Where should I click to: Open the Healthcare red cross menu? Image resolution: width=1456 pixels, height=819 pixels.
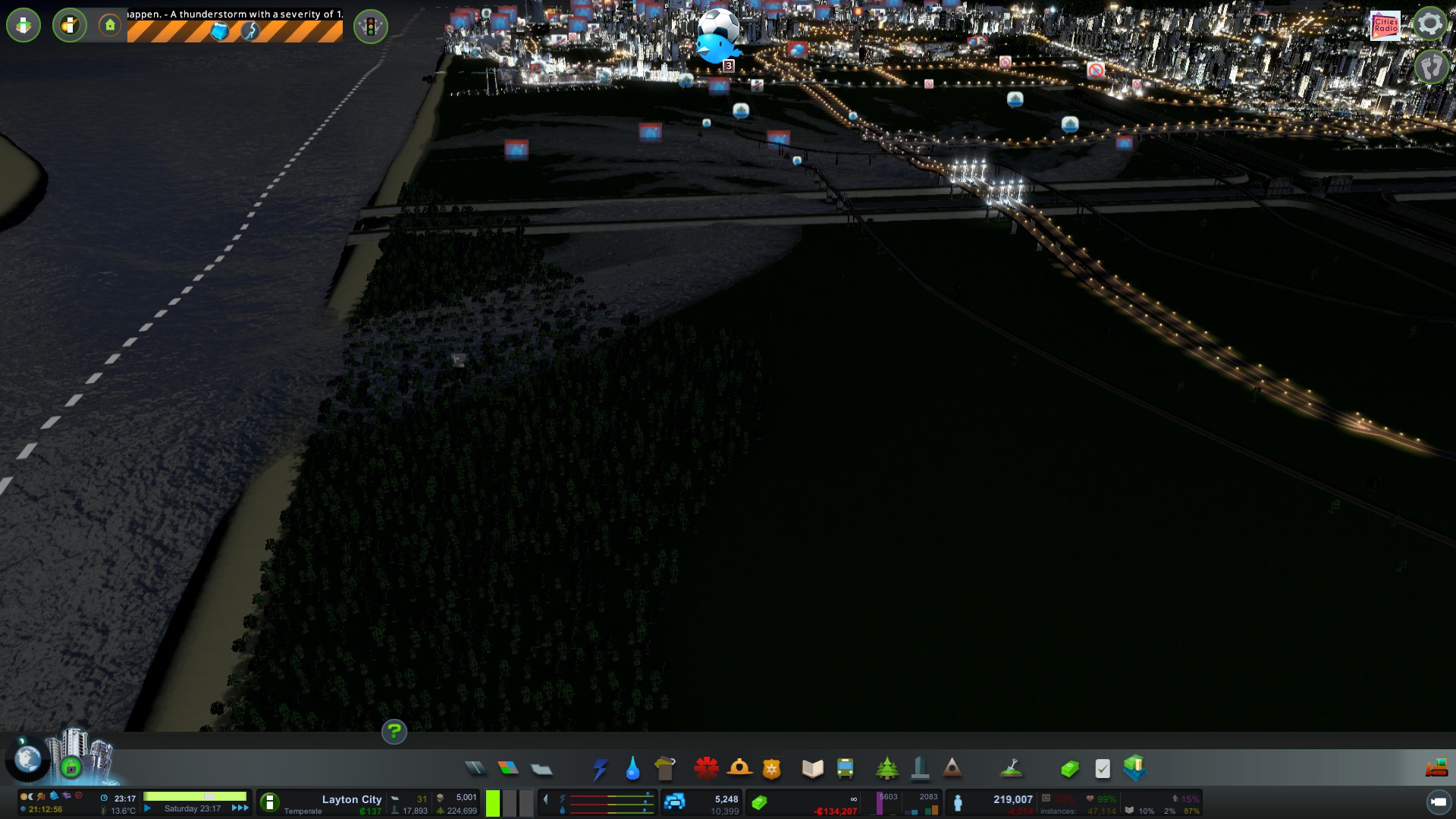click(x=706, y=769)
